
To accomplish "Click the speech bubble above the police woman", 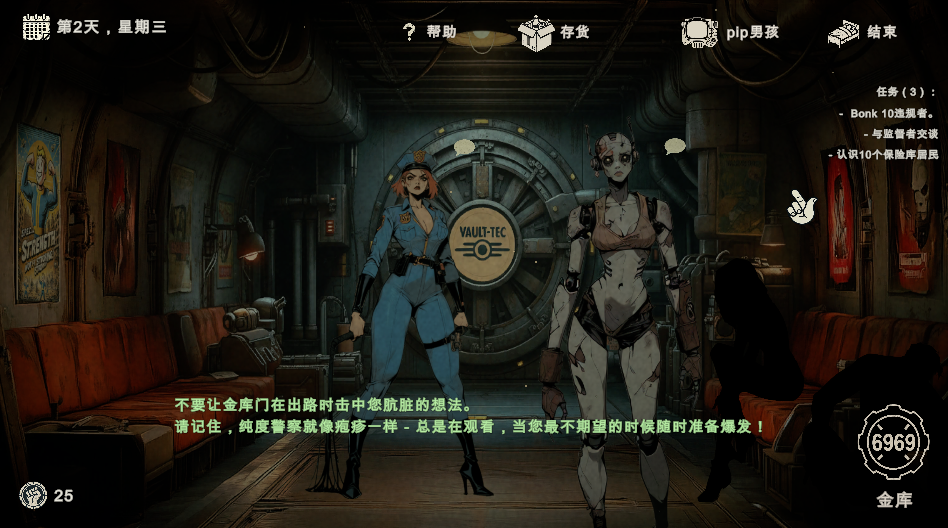I will 464,147.
